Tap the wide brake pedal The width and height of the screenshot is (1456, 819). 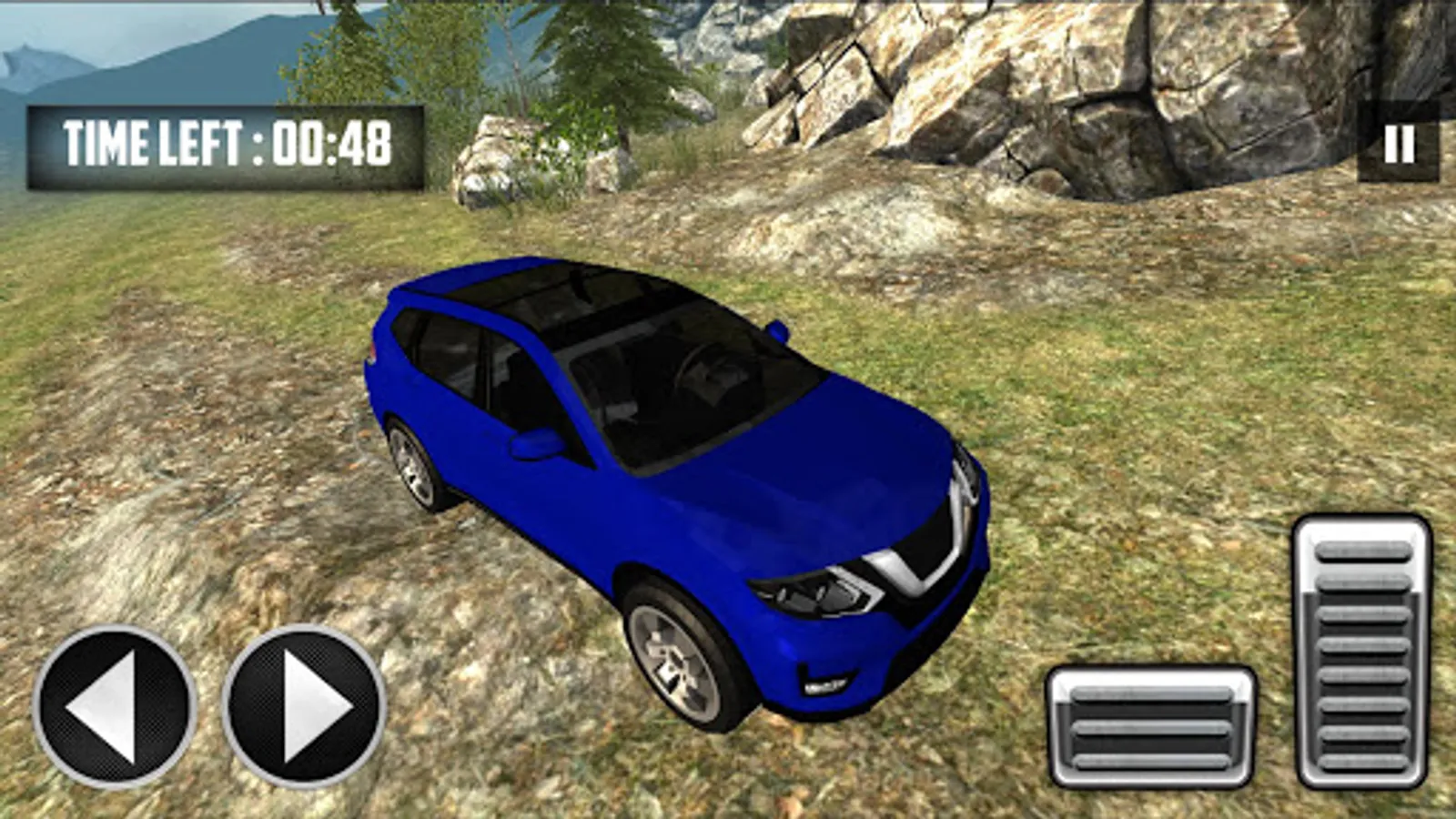1151,726
